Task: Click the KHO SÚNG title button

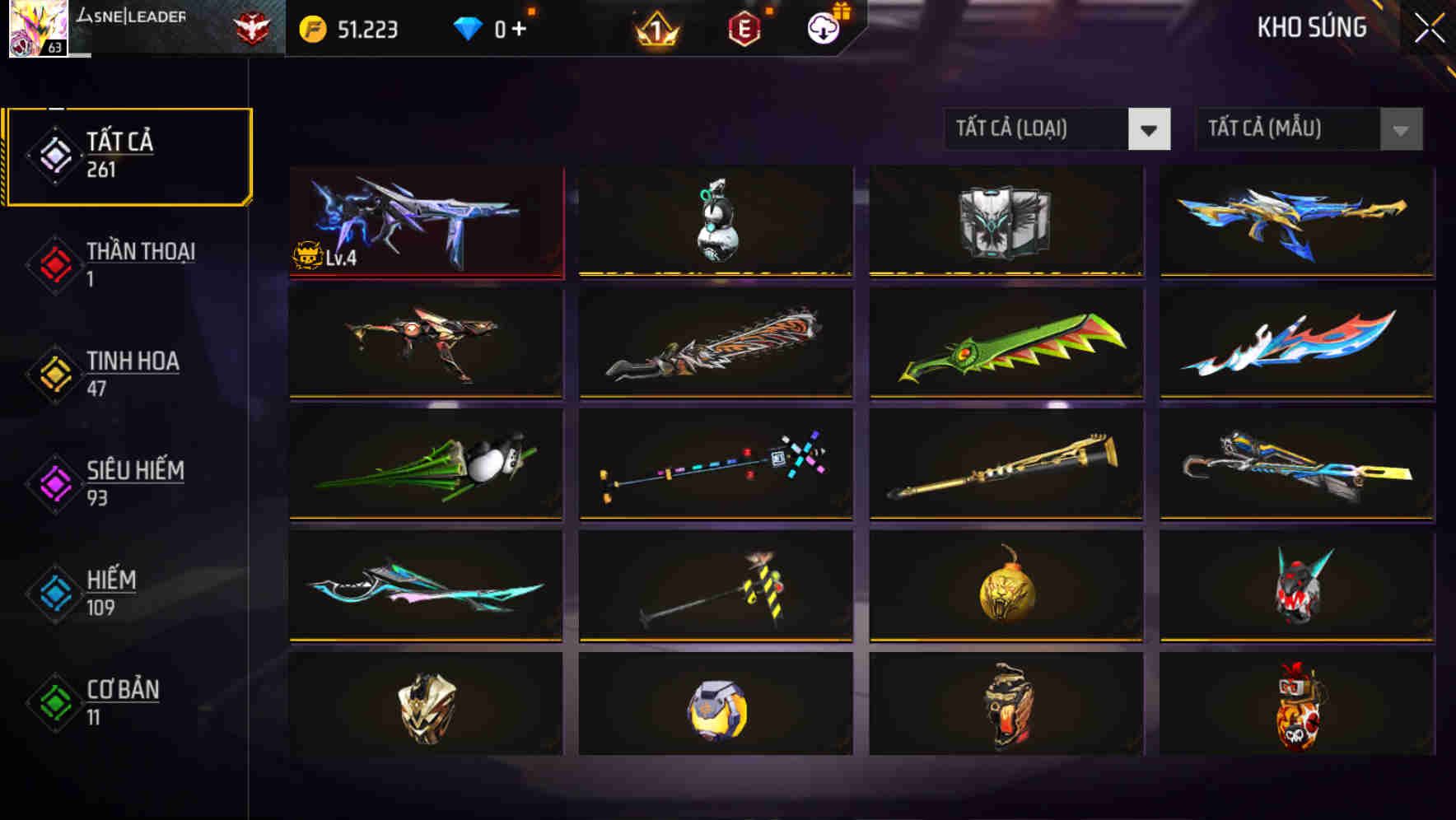Action: point(1312,27)
